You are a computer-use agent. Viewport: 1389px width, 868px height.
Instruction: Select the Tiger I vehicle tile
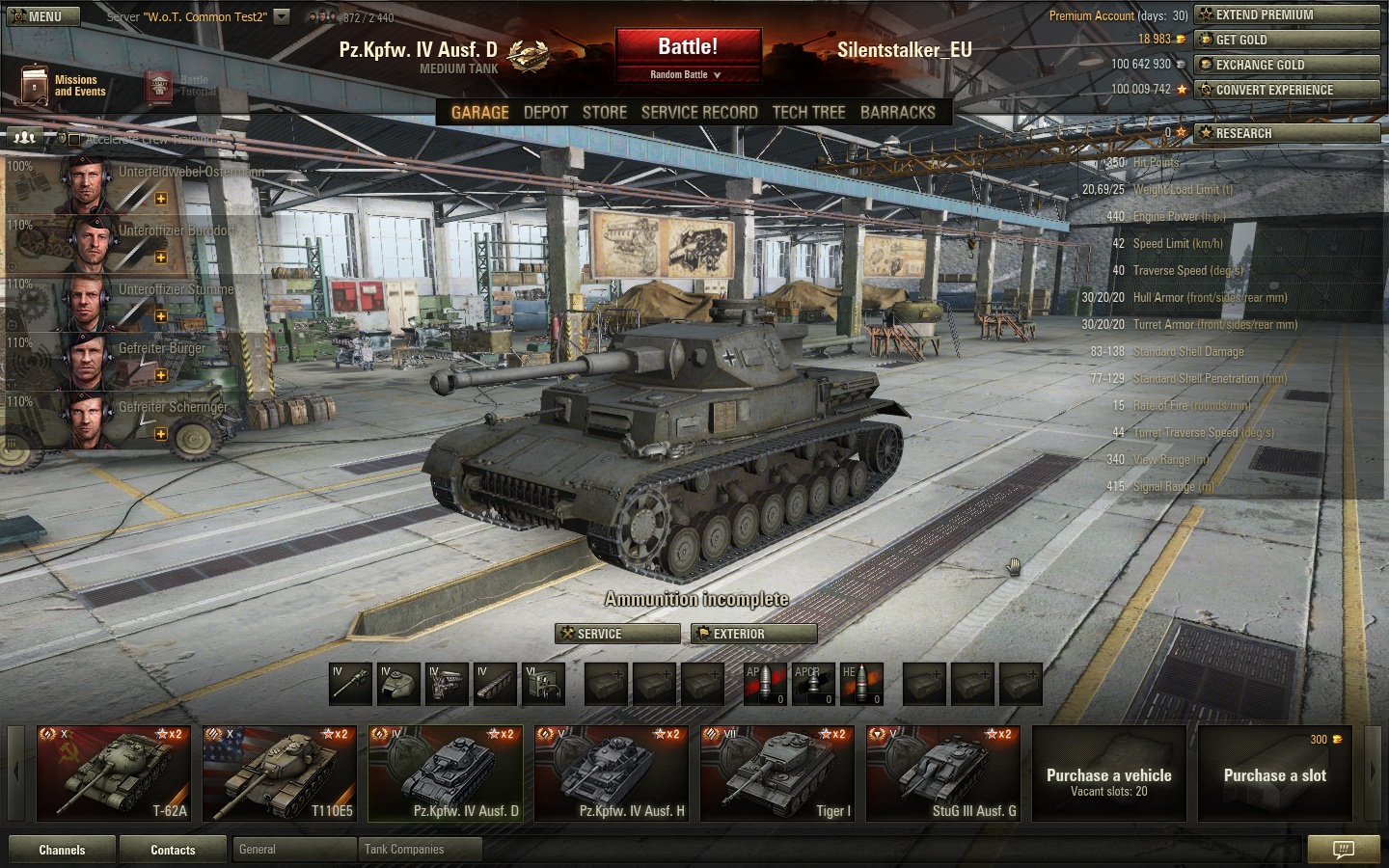(777, 773)
